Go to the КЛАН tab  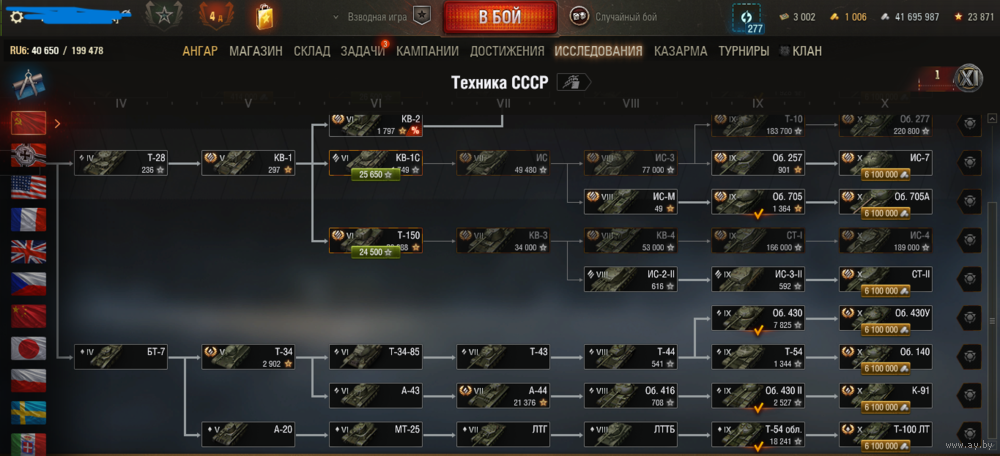pyautogui.click(x=807, y=51)
